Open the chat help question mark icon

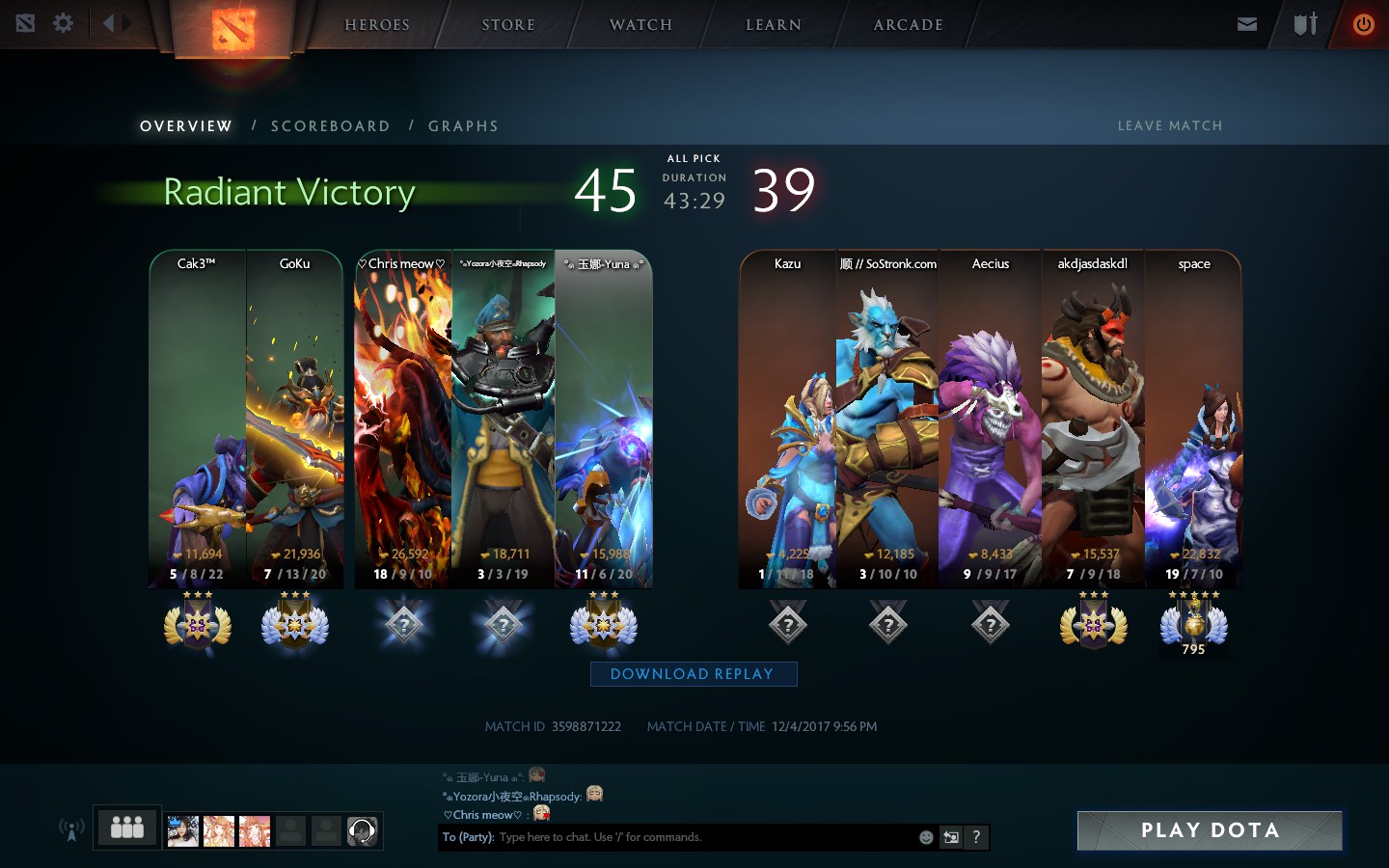[975, 837]
